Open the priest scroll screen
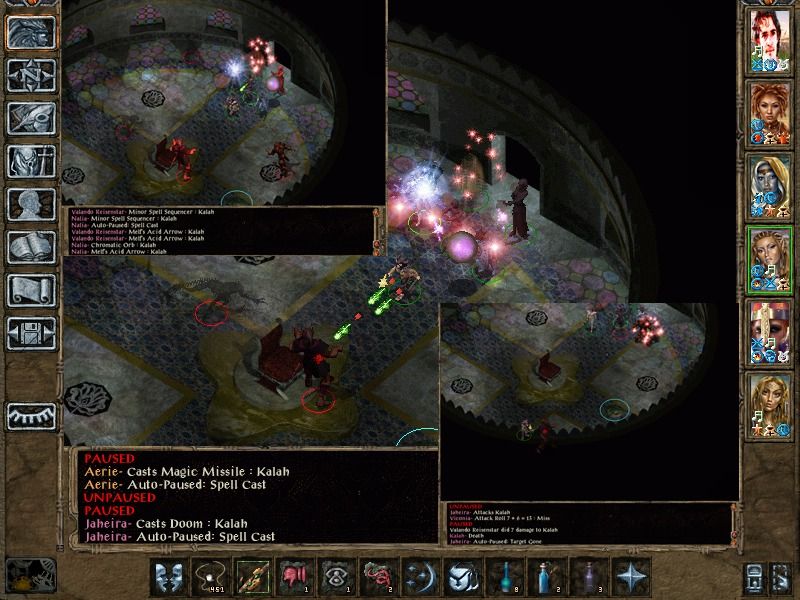The width and height of the screenshot is (800, 600). tap(31, 290)
